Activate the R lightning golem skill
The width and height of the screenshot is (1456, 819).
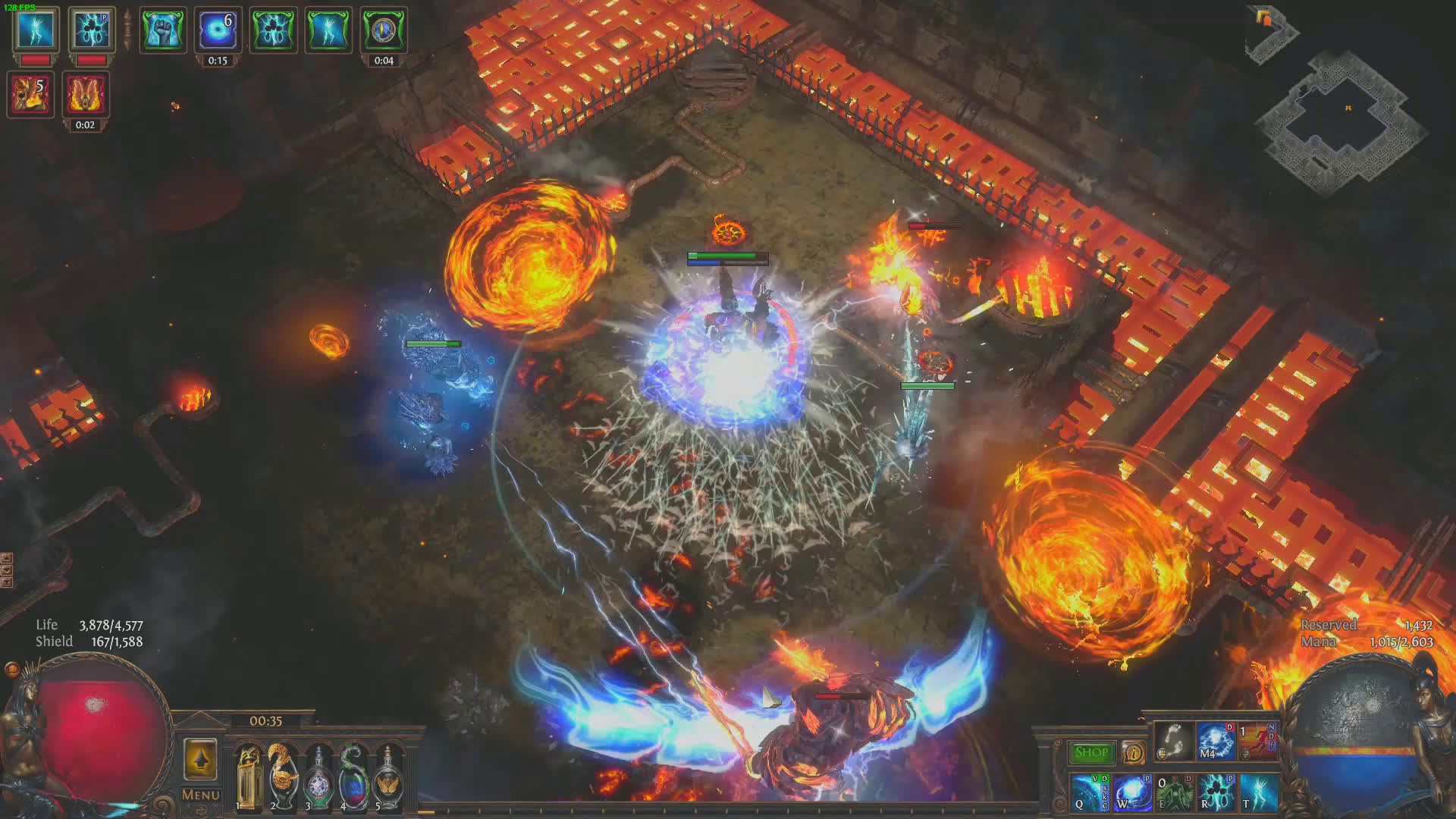pyautogui.click(x=1216, y=792)
